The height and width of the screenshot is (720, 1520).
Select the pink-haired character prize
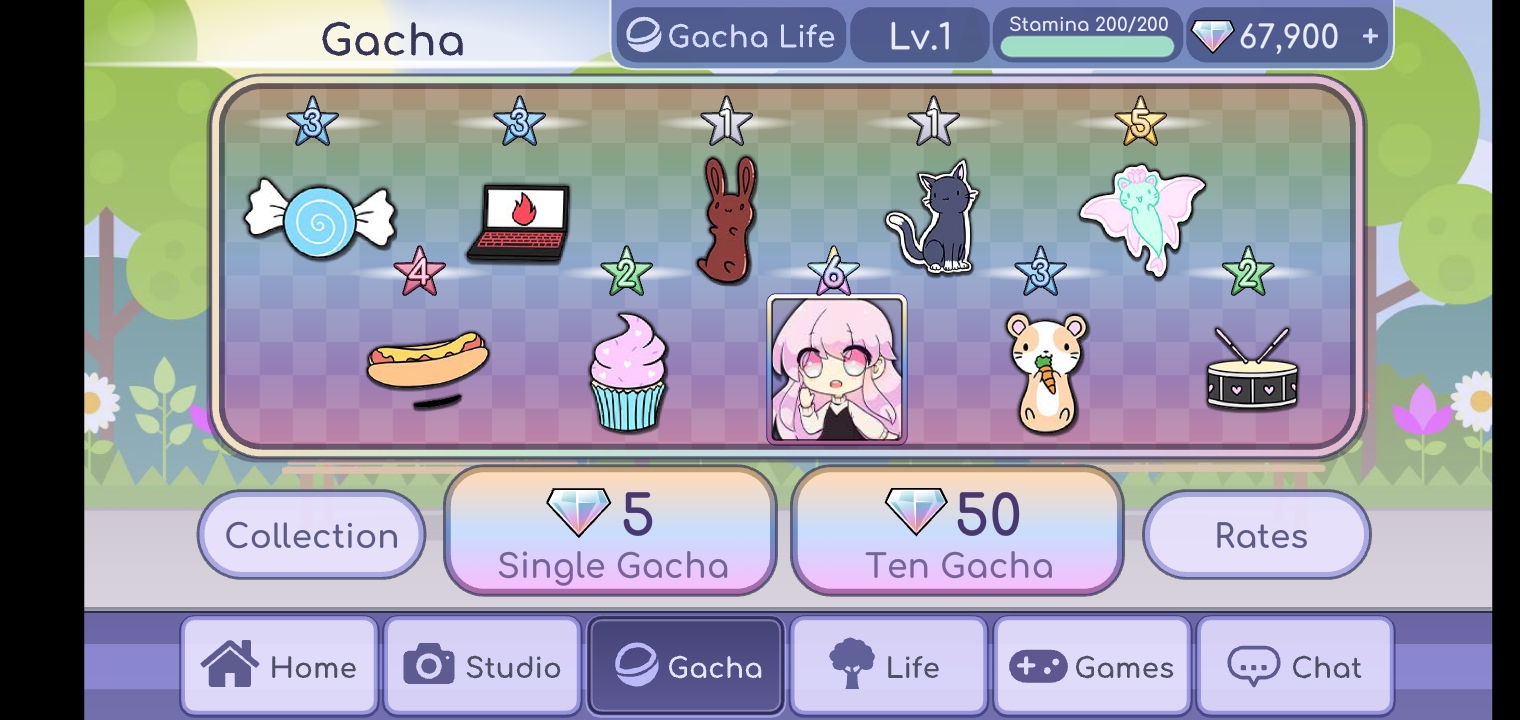[x=837, y=370]
